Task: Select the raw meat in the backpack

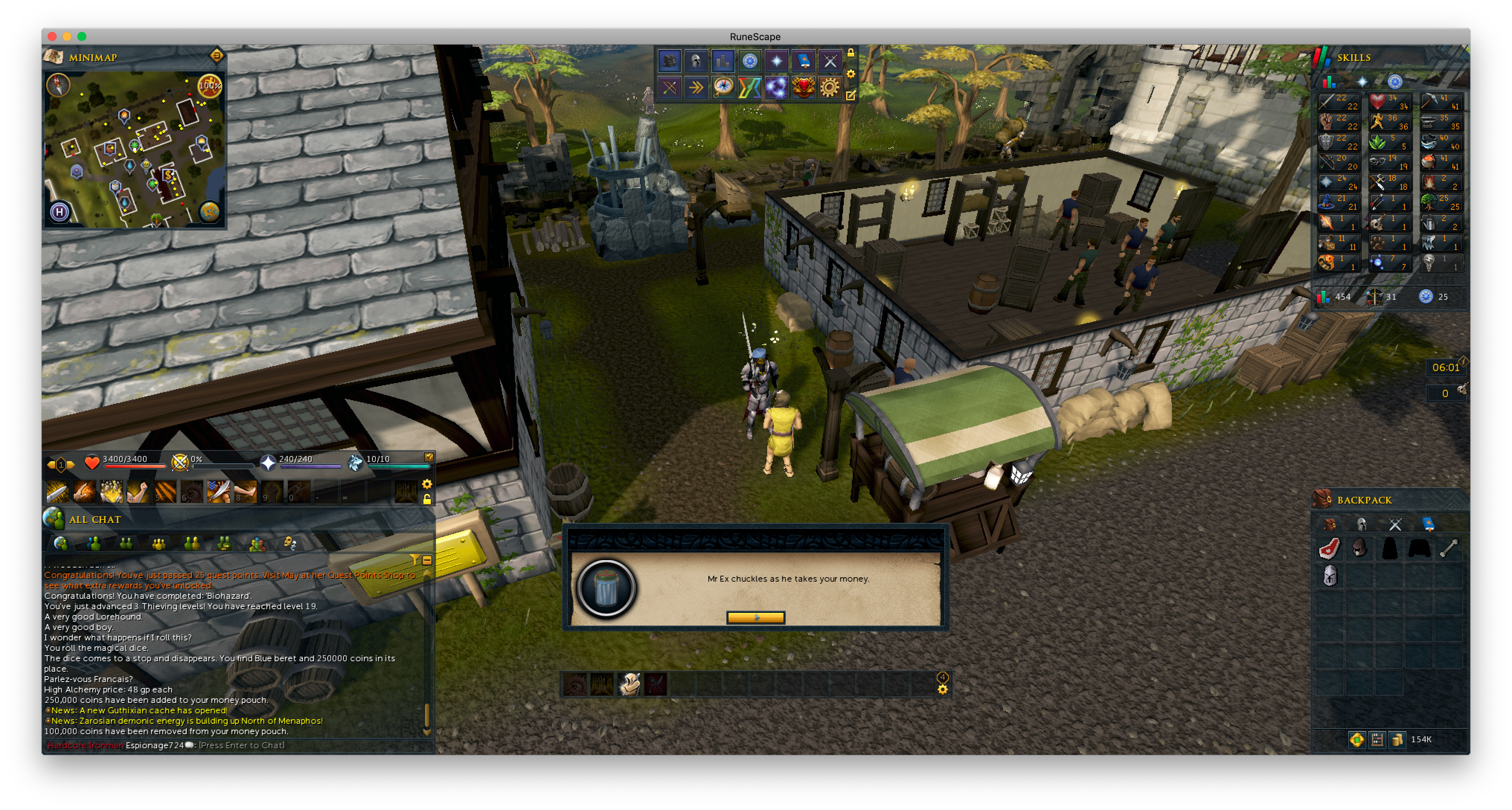Action: (1329, 549)
